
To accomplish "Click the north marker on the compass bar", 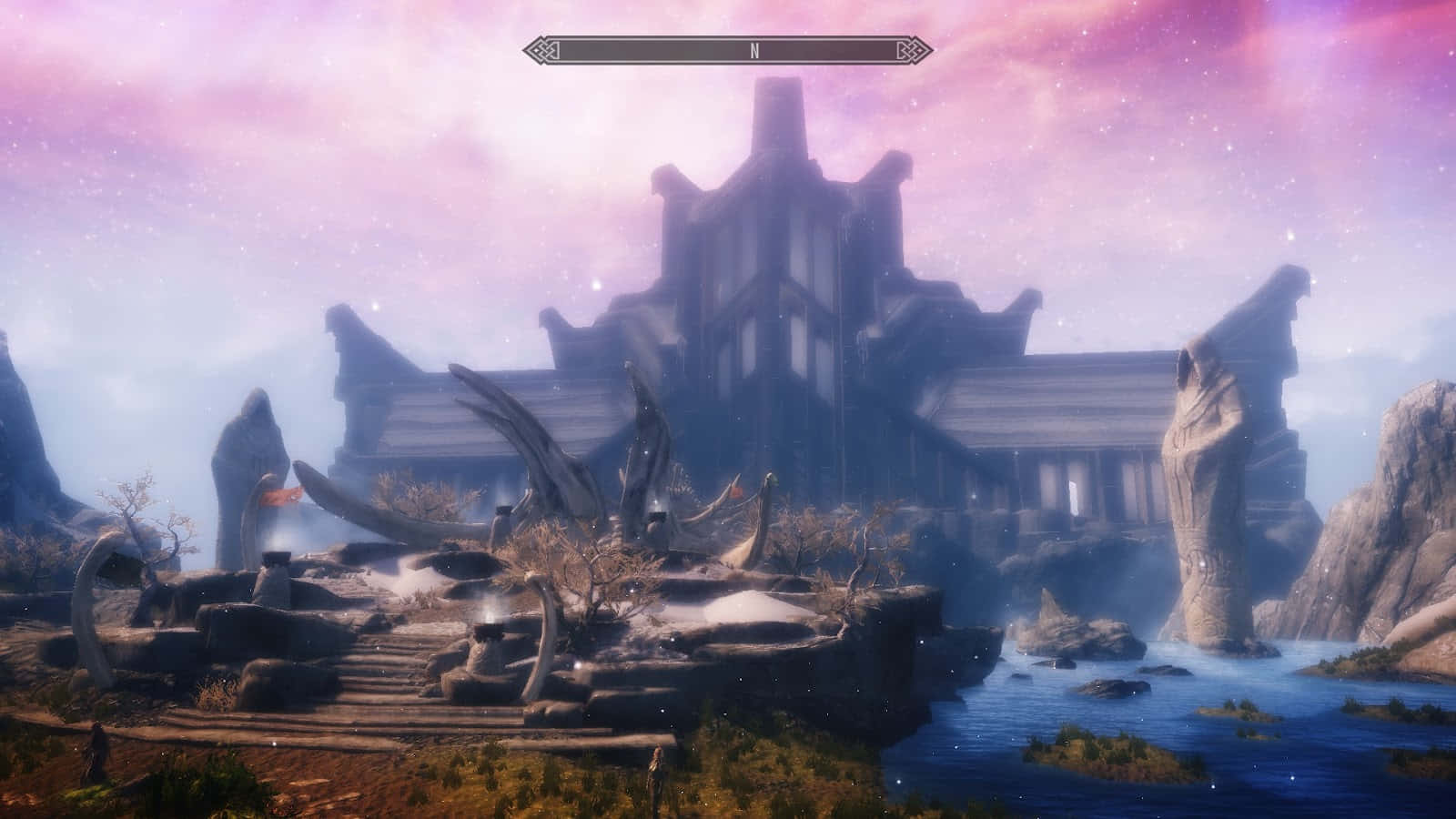I will [x=754, y=51].
